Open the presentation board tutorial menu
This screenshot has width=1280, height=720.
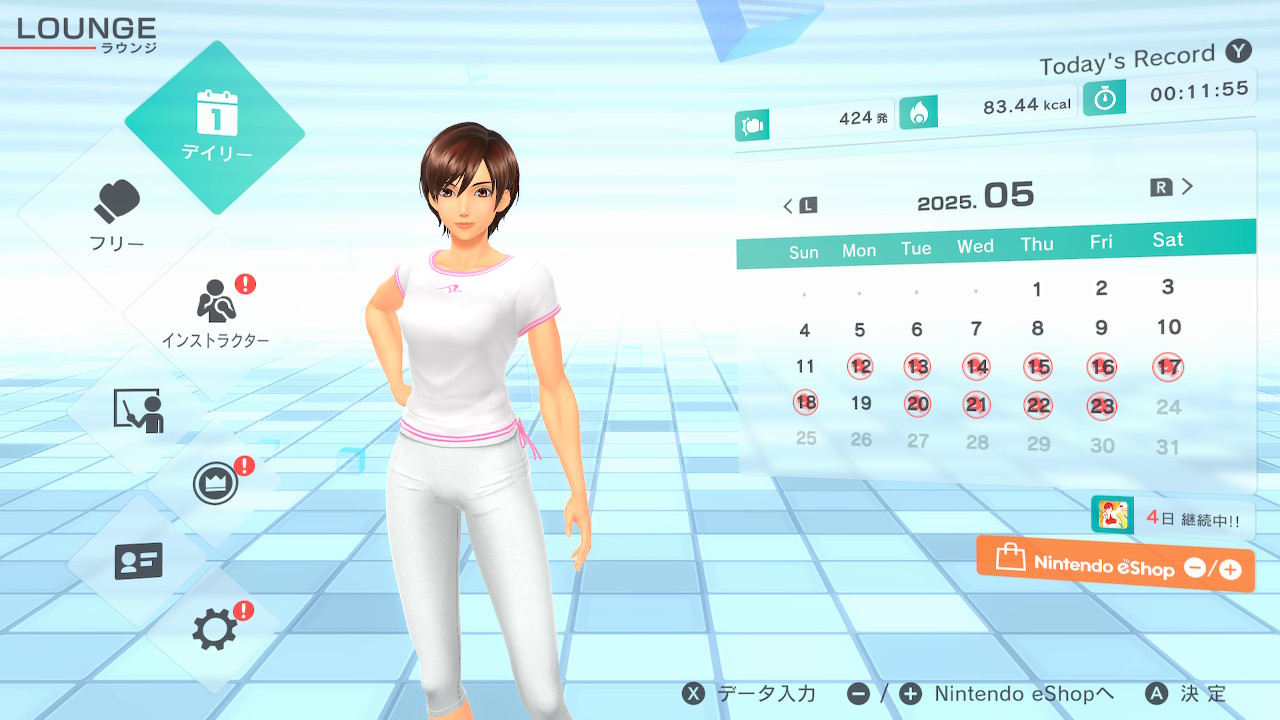pyautogui.click(x=138, y=410)
